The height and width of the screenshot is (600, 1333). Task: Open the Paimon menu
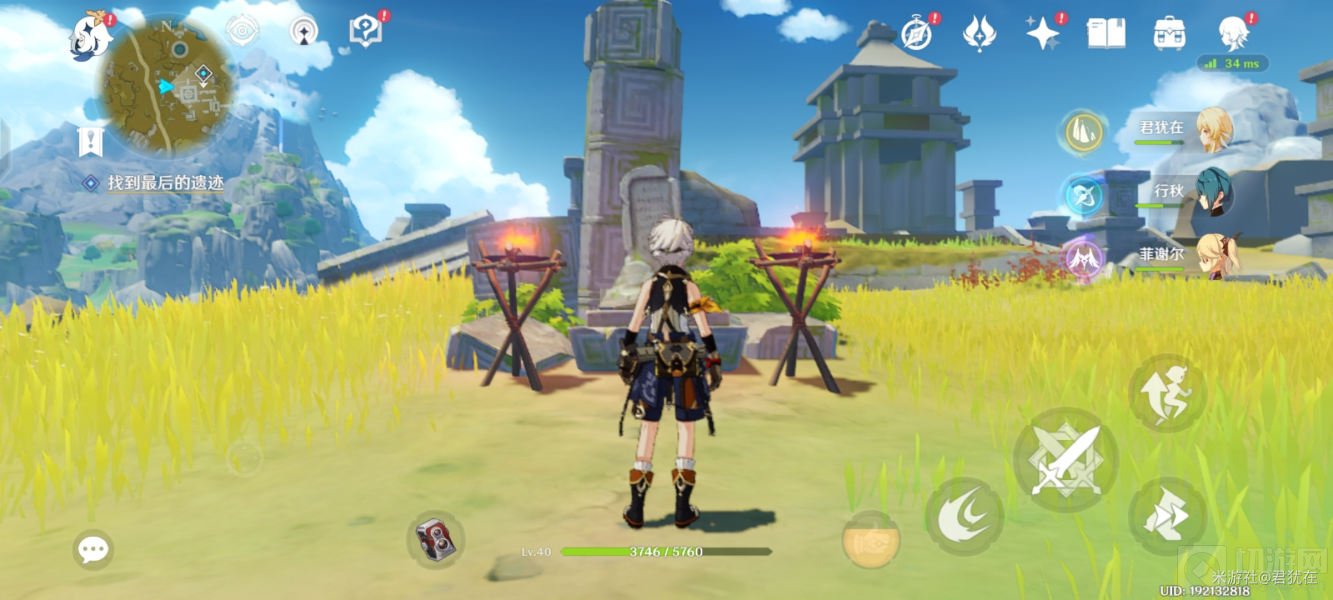click(90, 38)
